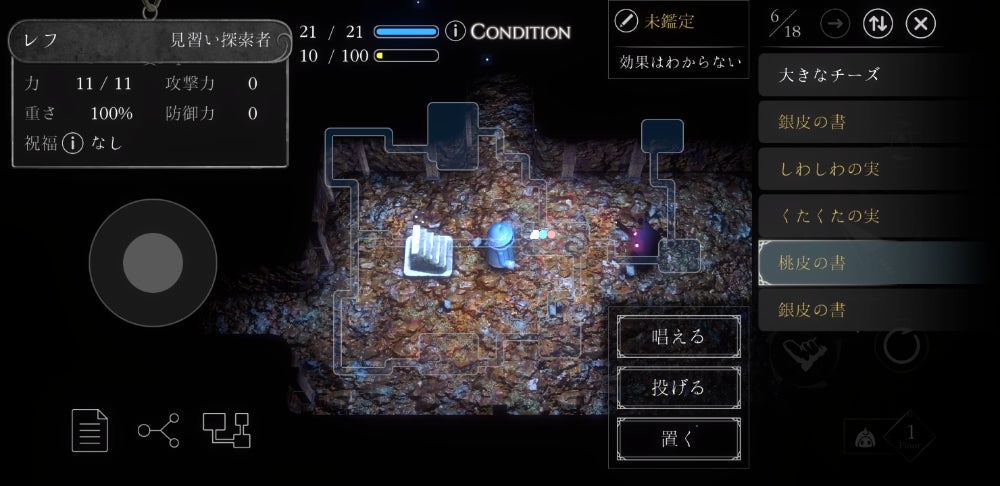Image resolution: width=1000 pixels, height=486 pixels.
Task: Sort items with the up-down arrows button
Action: (x=878, y=24)
